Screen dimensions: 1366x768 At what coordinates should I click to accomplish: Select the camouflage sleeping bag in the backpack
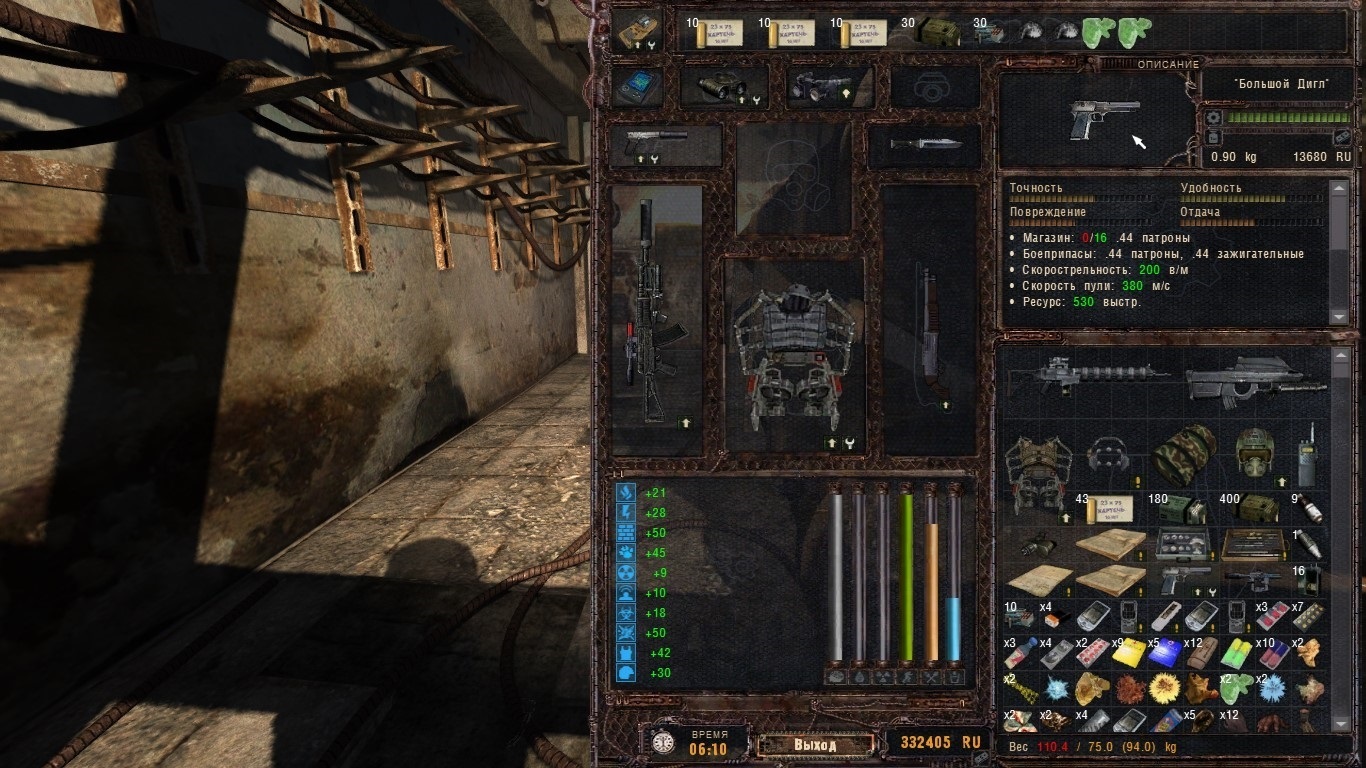tap(1184, 454)
